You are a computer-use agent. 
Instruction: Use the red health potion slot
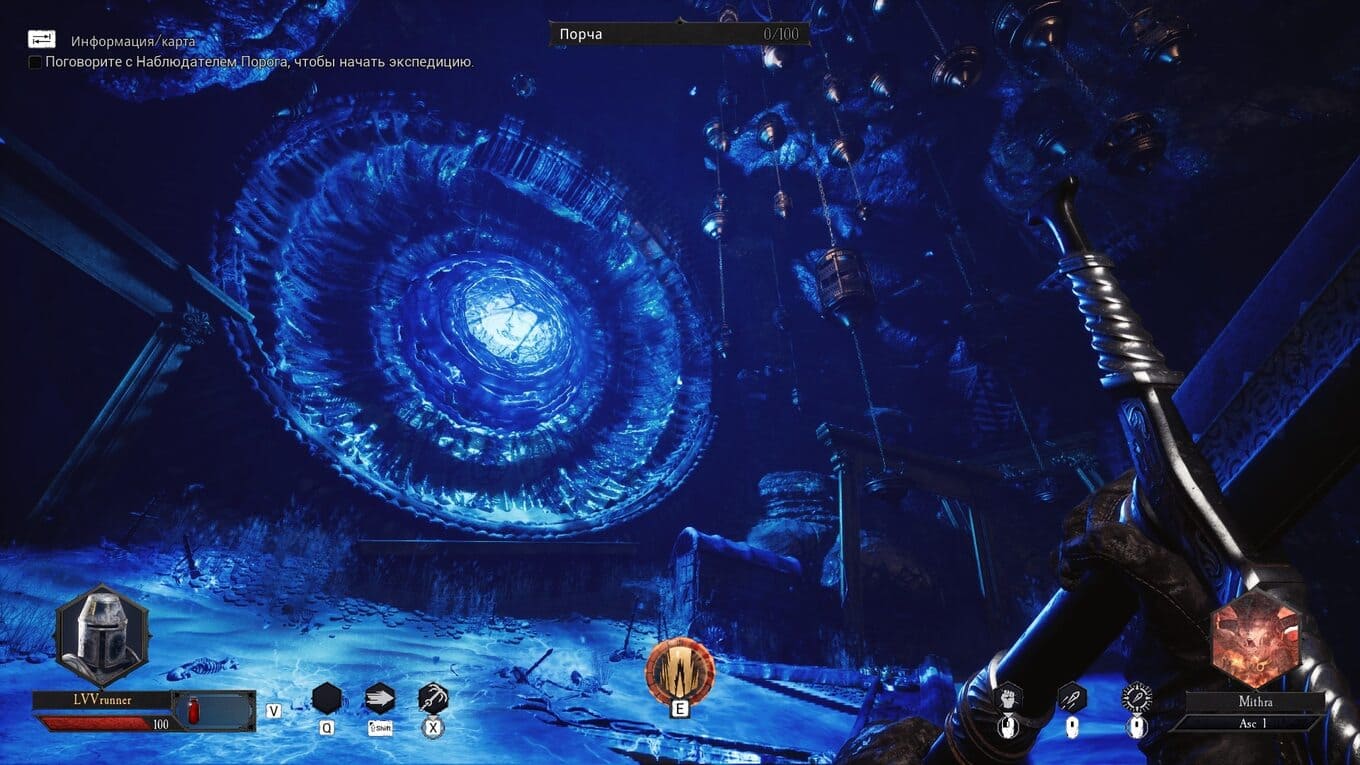pyautogui.click(x=195, y=712)
